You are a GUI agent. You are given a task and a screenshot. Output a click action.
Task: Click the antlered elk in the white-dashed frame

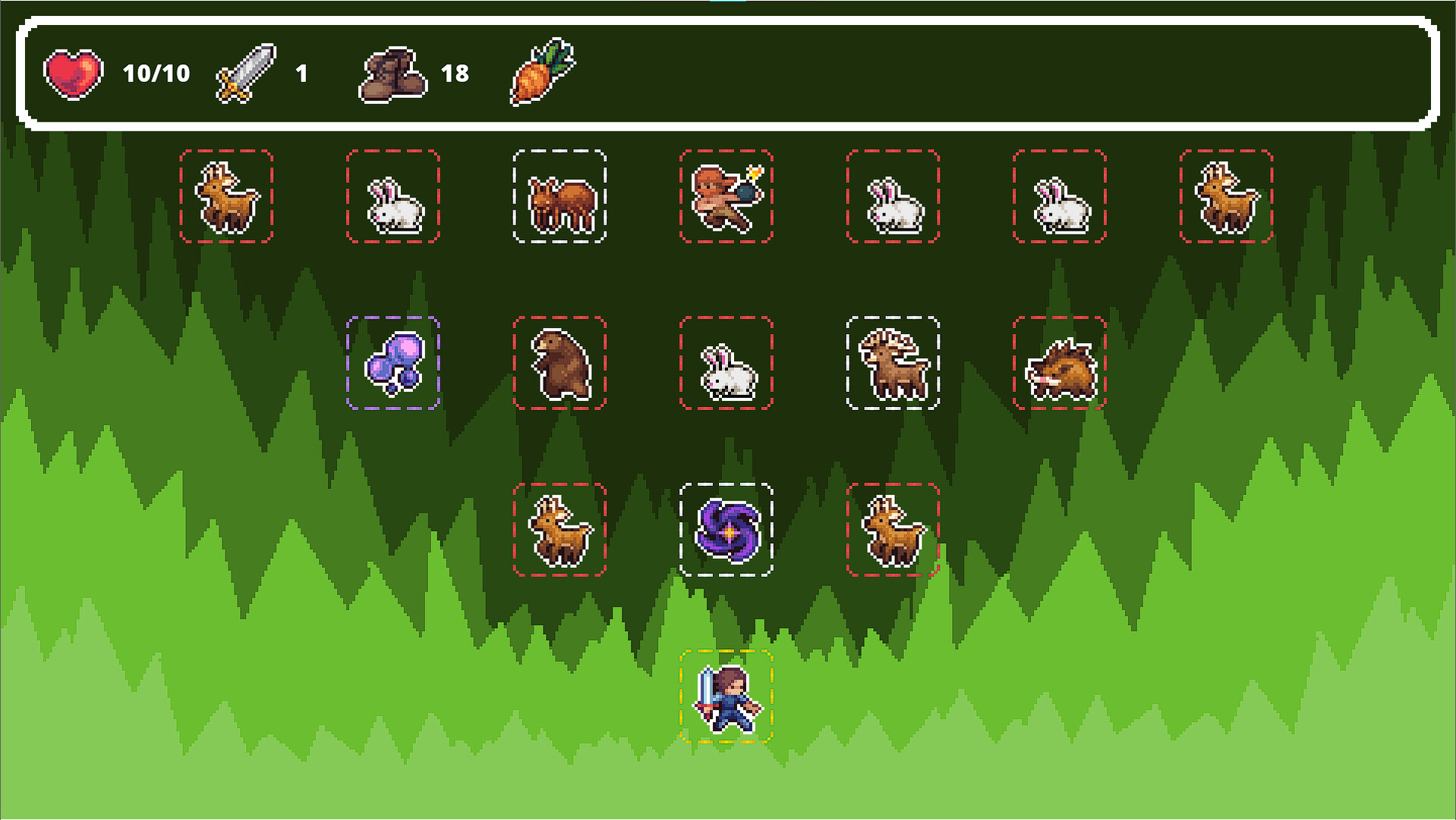[893, 363]
